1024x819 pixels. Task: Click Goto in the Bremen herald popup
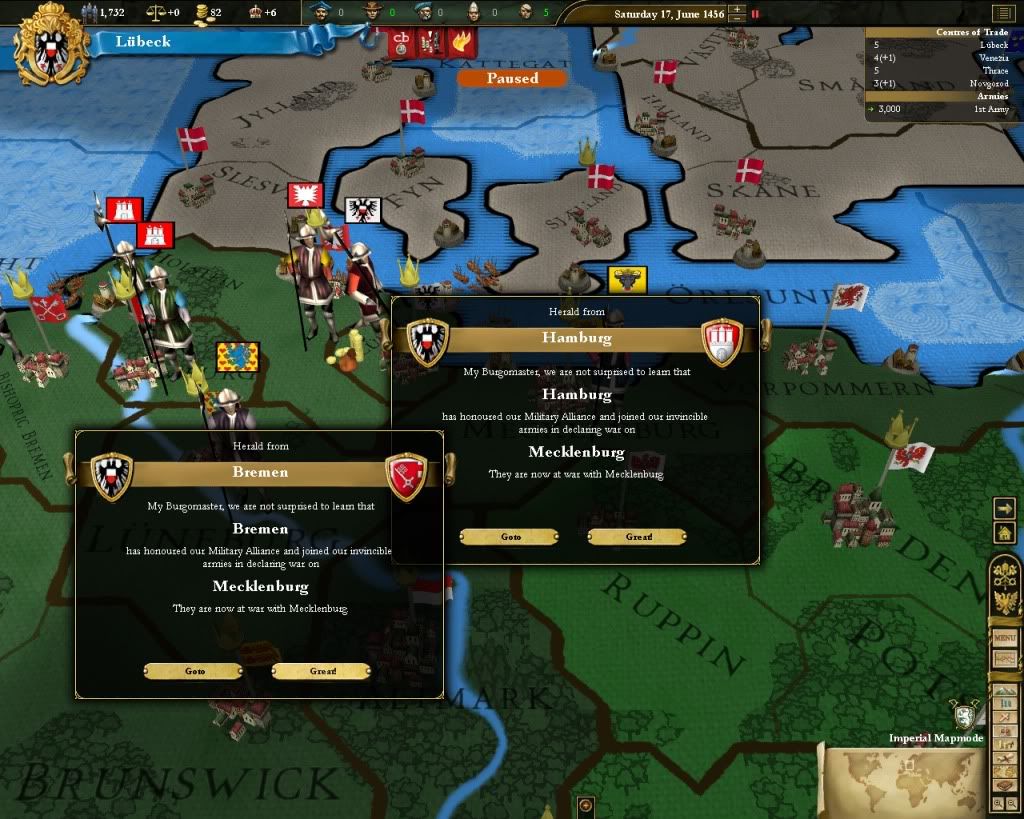[193, 671]
